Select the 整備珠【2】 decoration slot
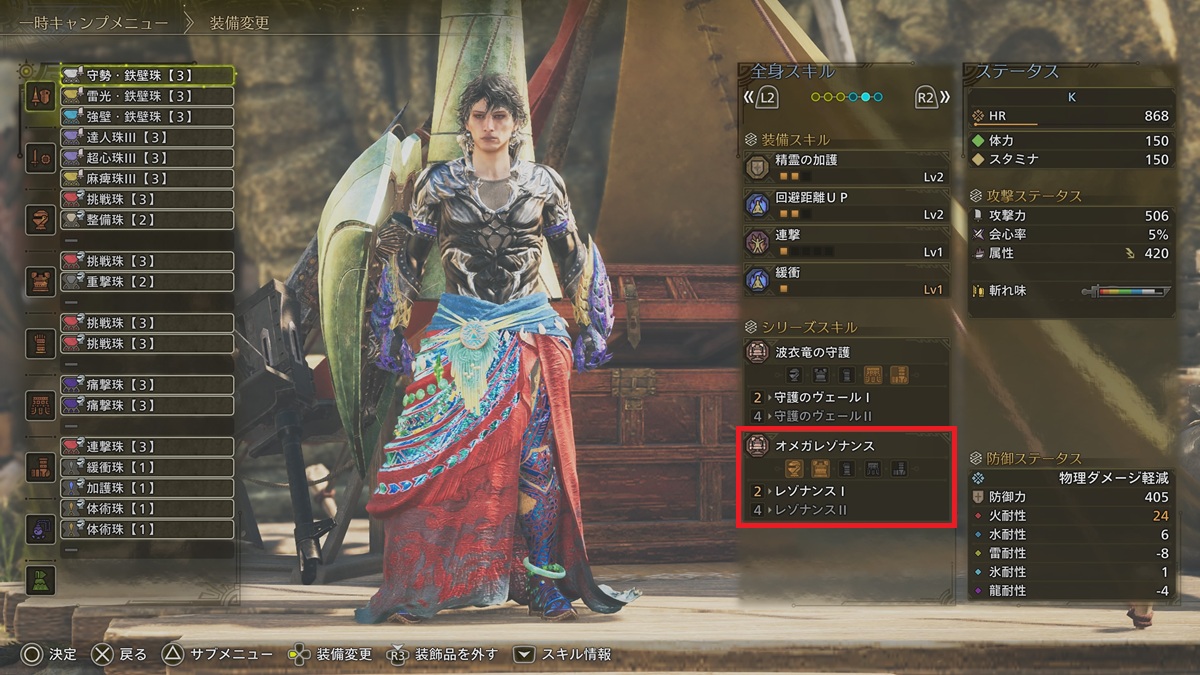The width and height of the screenshot is (1200, 675). [x=146, y=220]
